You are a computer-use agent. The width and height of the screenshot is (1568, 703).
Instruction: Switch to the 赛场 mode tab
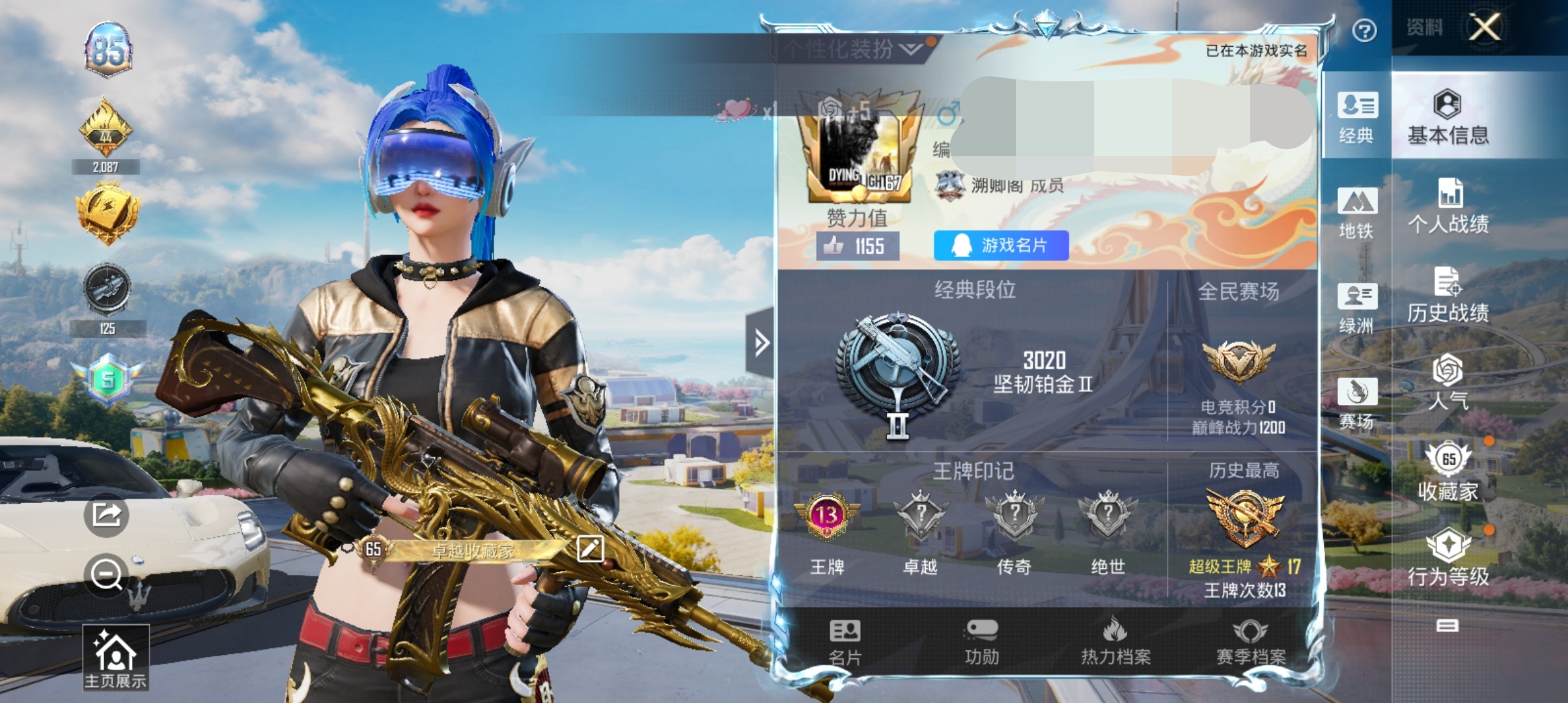1357,403
